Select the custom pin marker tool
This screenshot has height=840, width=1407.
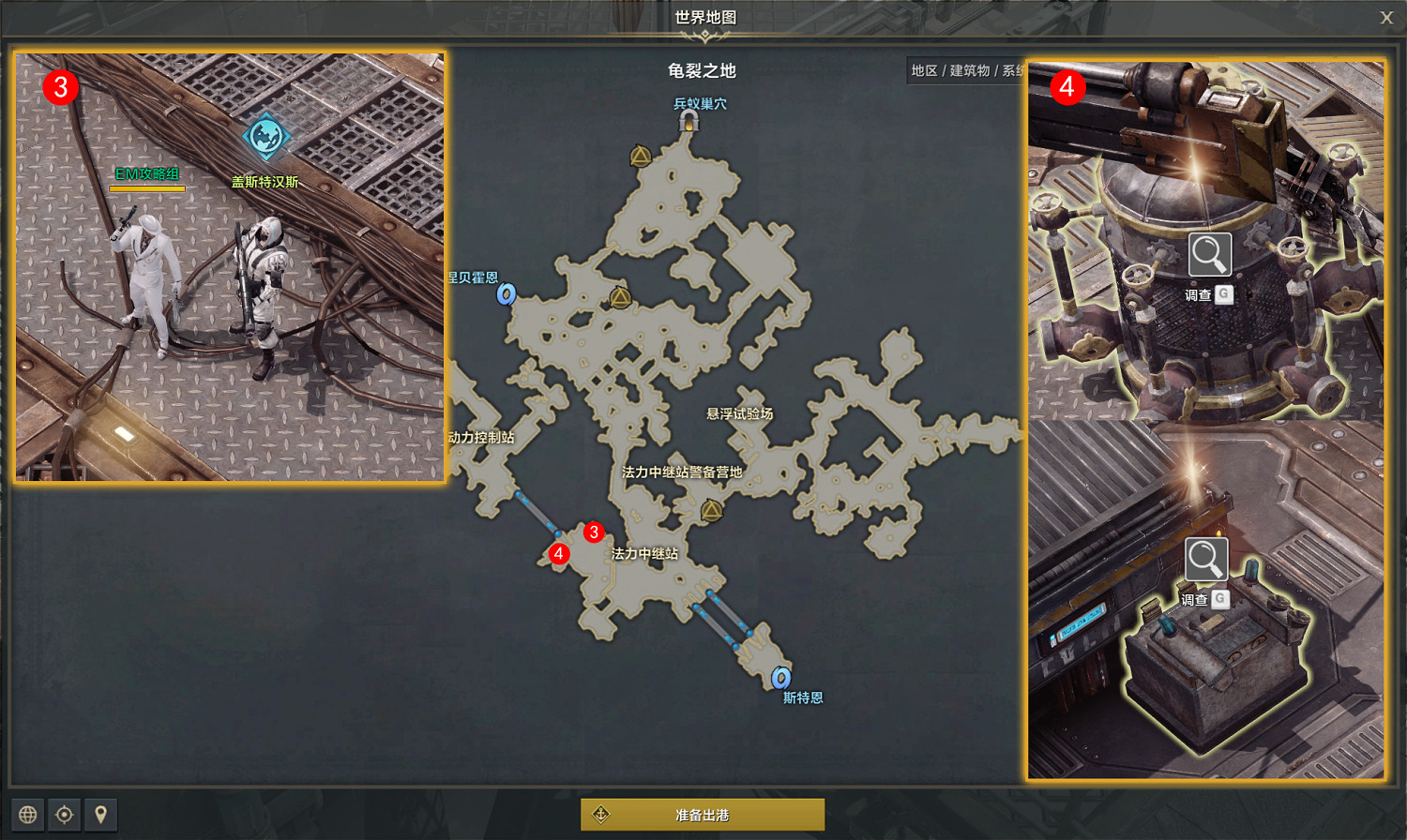[98, 815]
